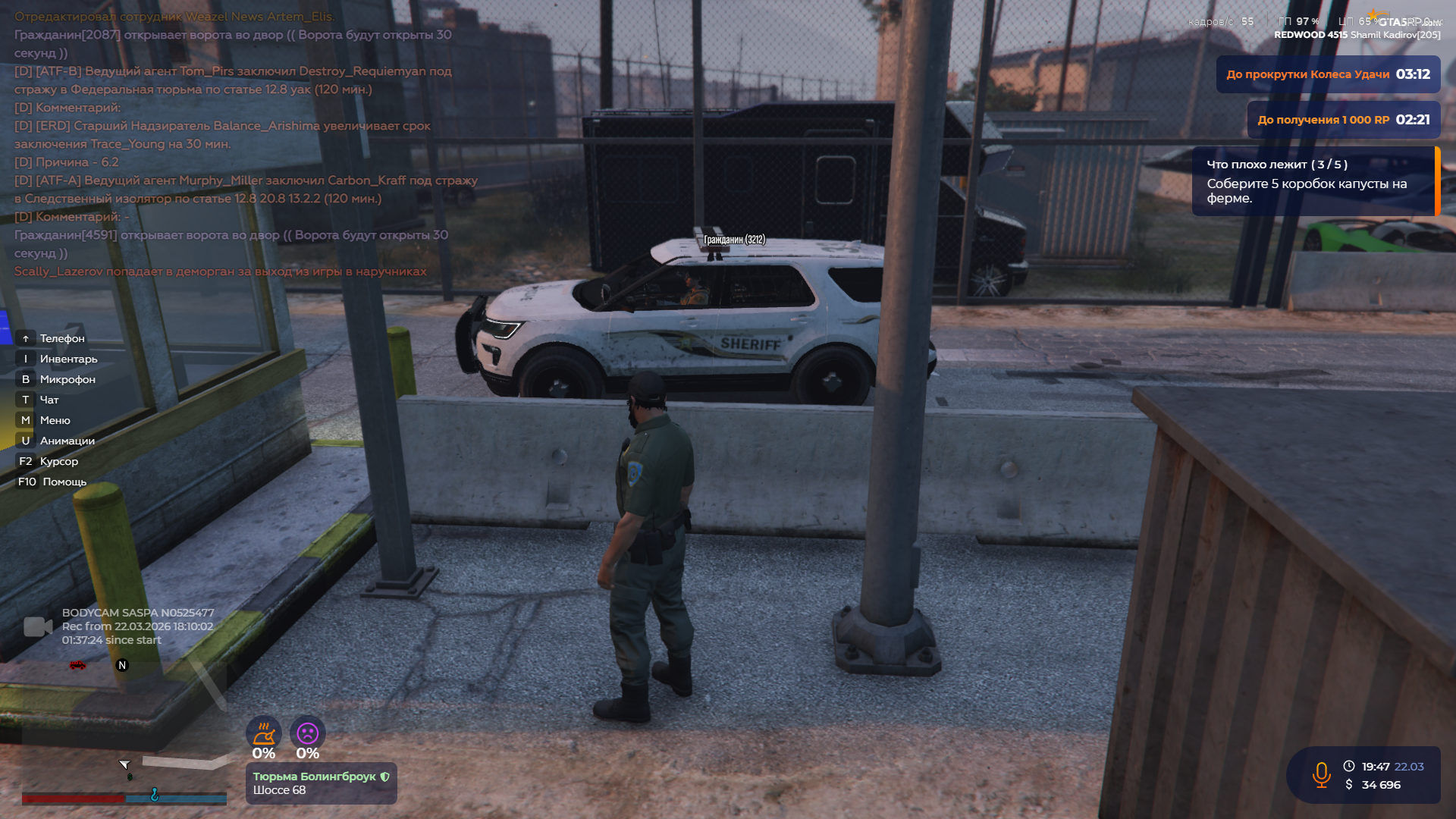The image size is (1456, 819).
Task: Click the Wheel of Fortune spin timer panel
Action: [1328, 74]
